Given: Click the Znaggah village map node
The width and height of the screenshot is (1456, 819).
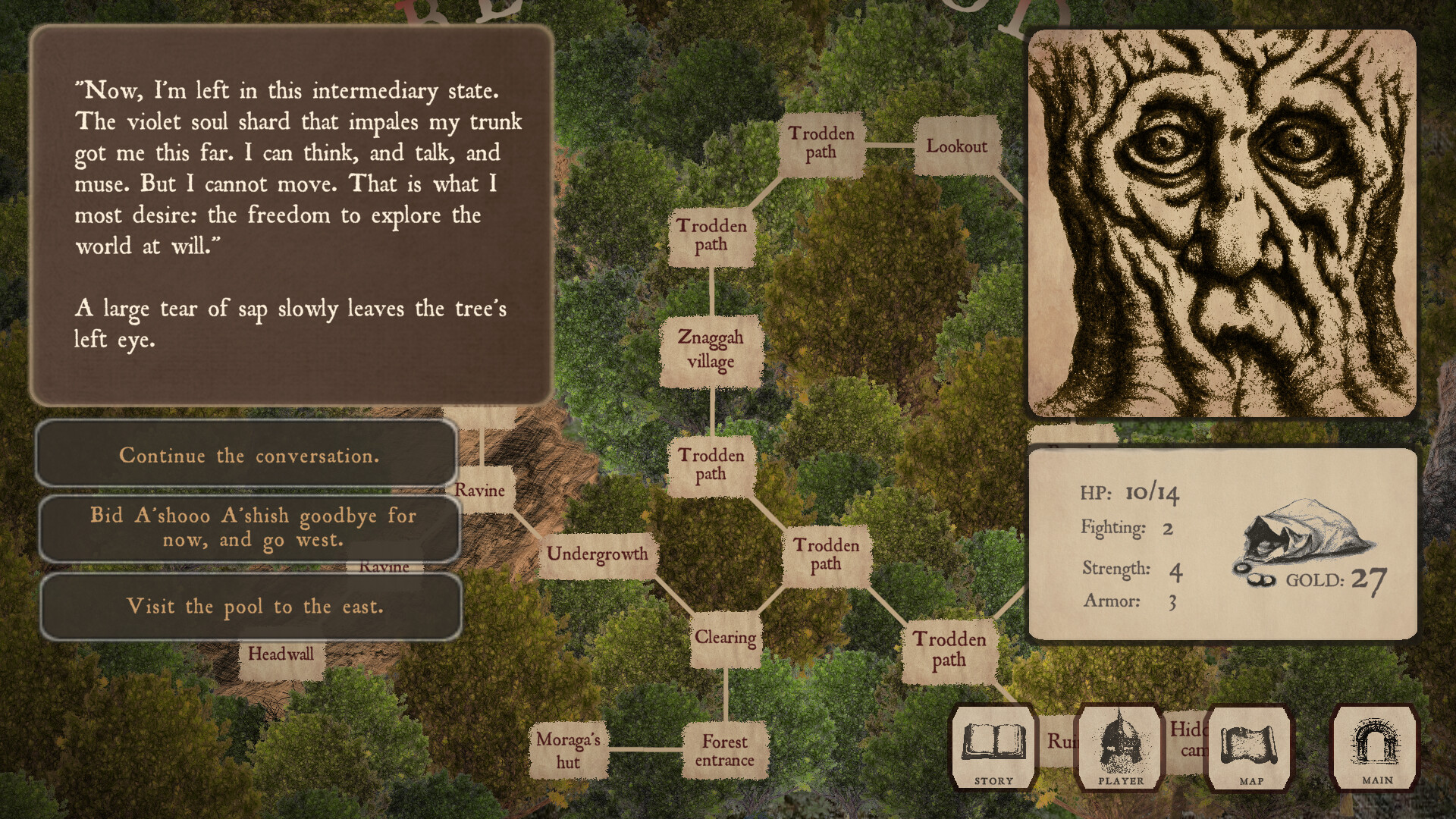Looking at the screenshot, I should coord(711,350).
